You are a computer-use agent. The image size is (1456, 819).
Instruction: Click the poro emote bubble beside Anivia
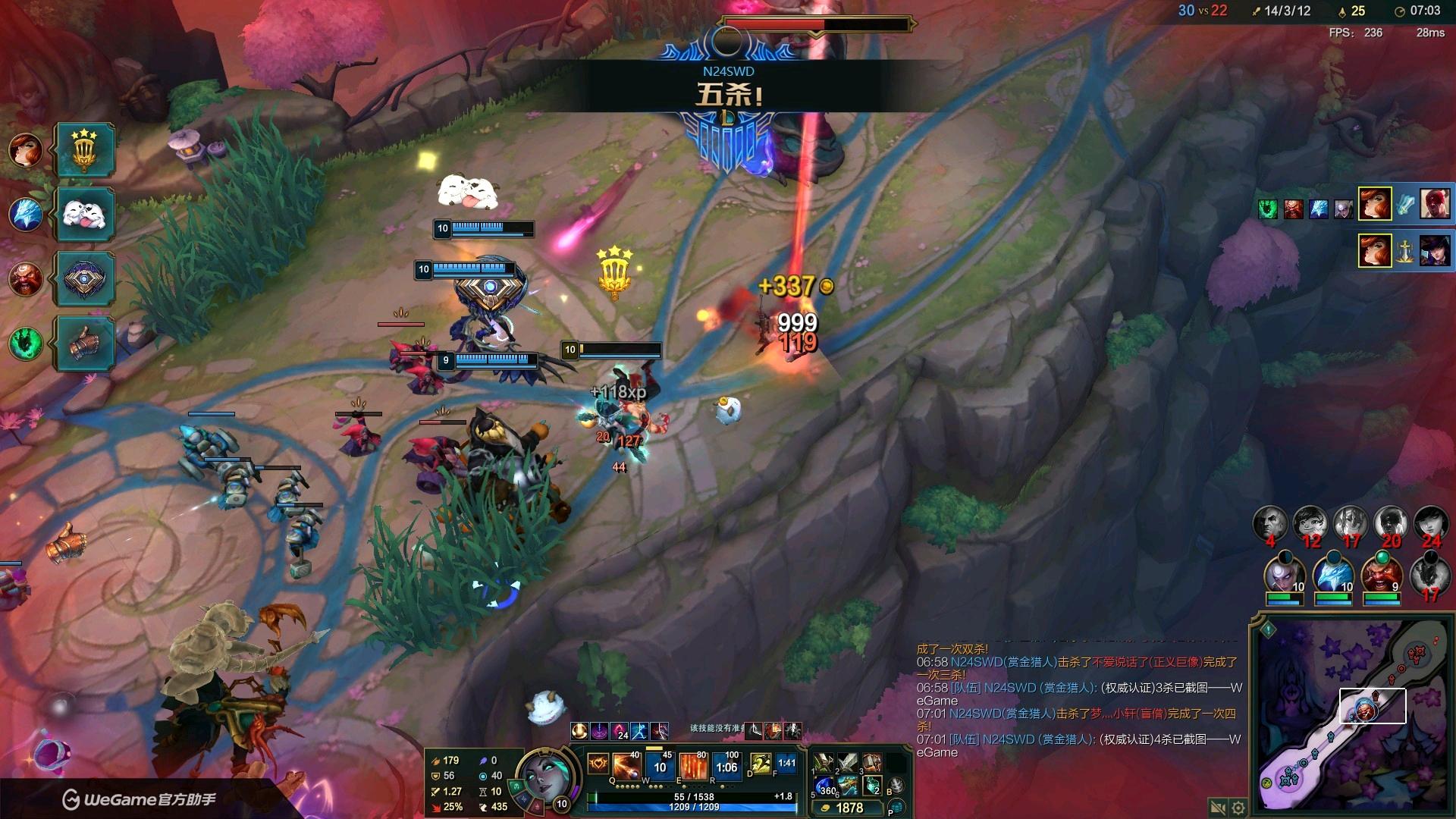(x=85, y=215)
